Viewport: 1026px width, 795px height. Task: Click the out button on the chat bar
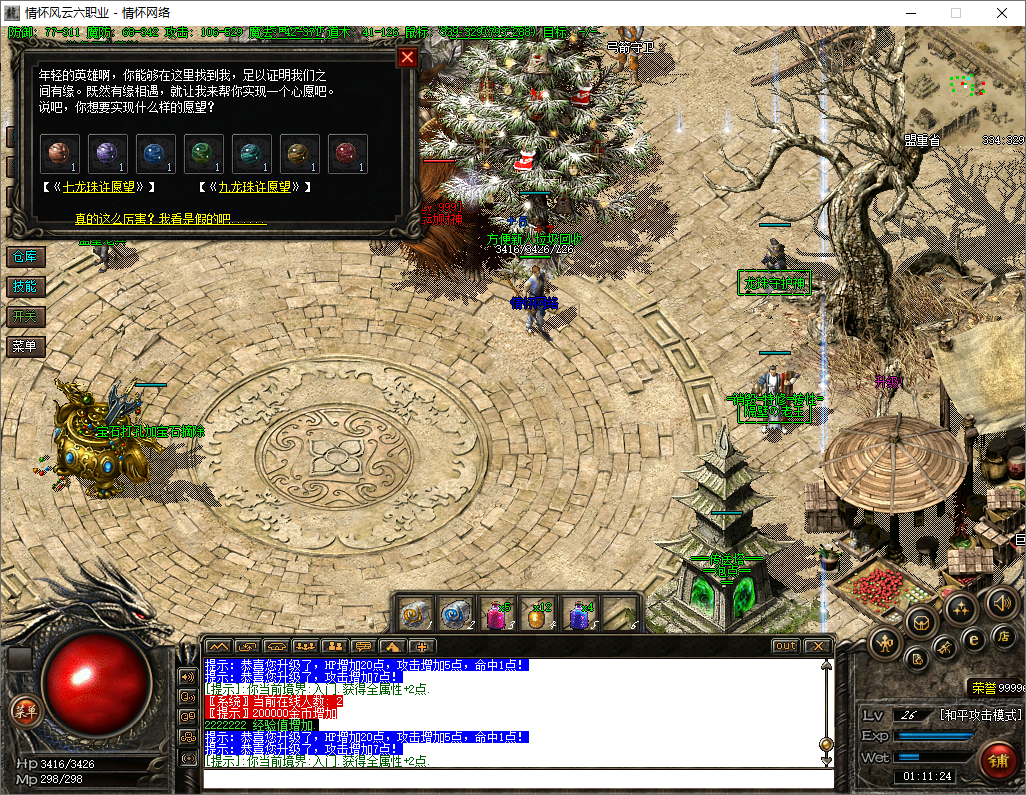tap(786, 646)
